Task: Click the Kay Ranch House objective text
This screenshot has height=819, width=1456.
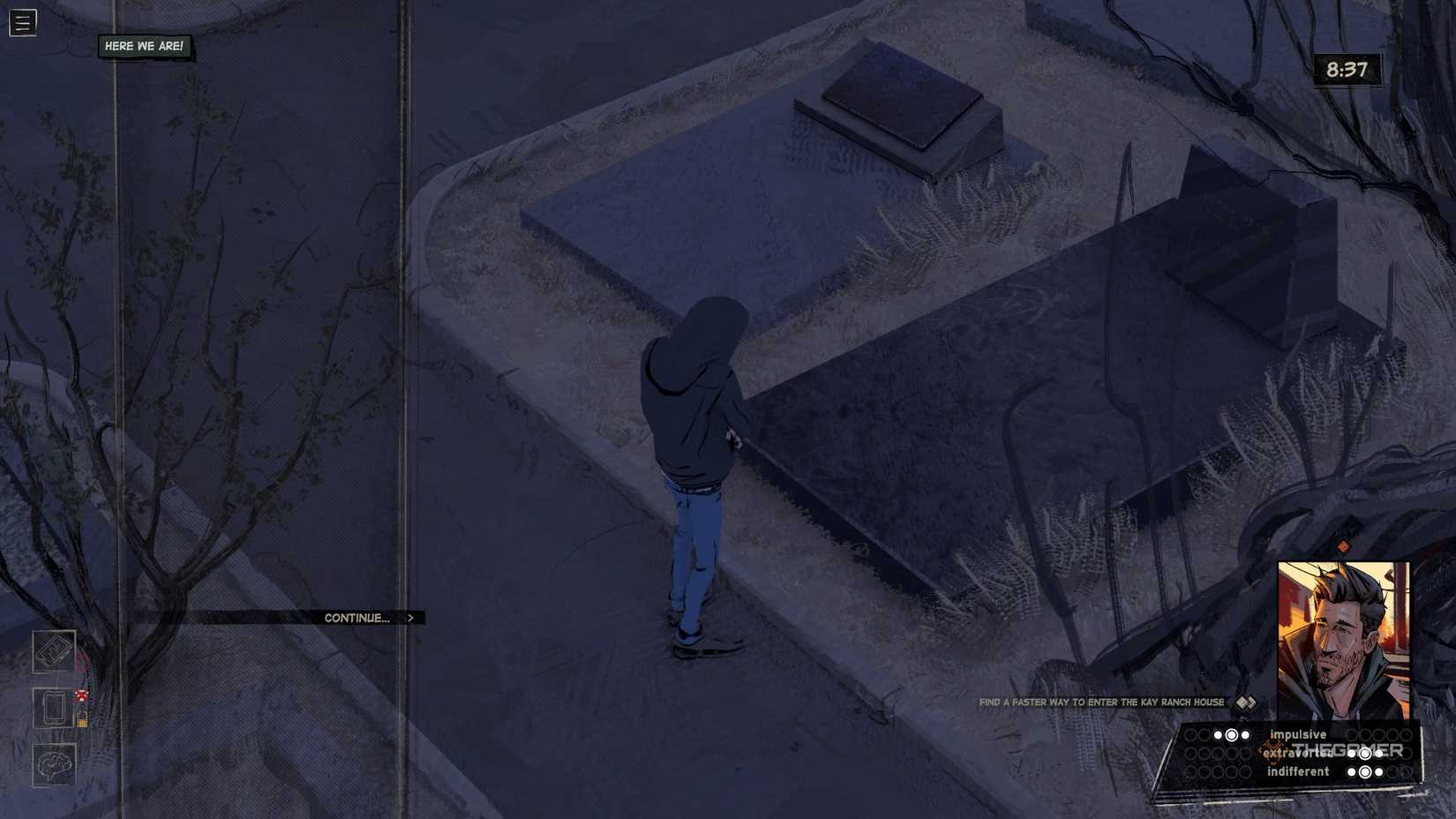Action: pos(1100,703)
